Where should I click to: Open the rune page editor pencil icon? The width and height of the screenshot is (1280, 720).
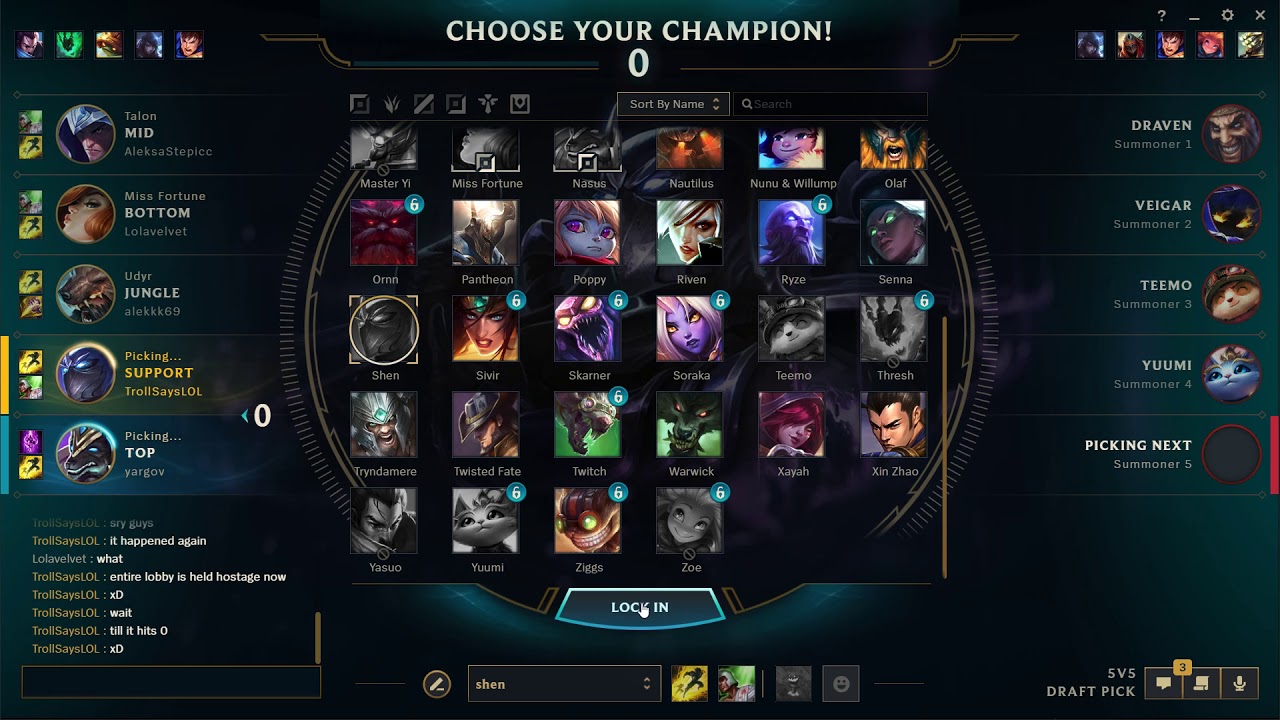point(437,683)
